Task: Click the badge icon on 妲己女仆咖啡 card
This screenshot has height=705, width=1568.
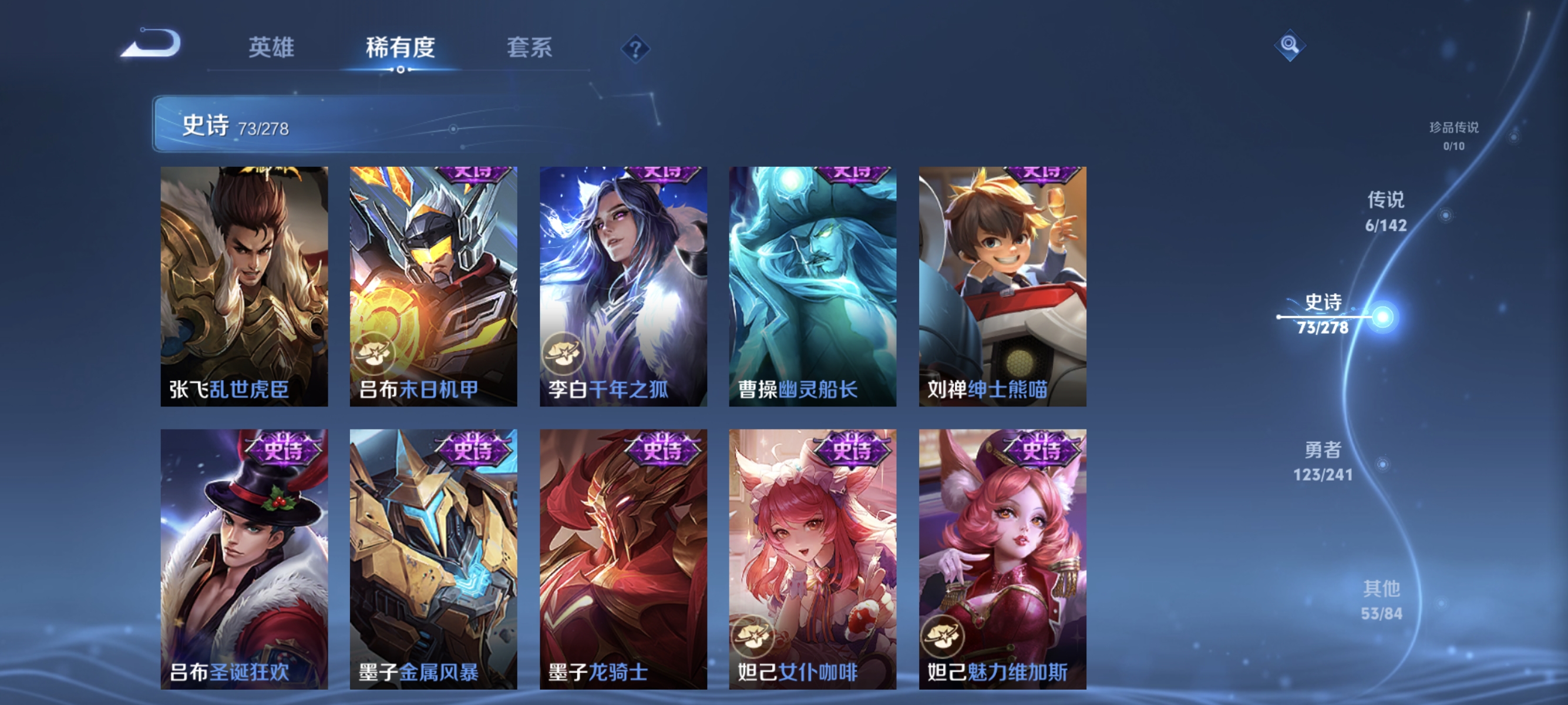Action: click(755, 638)
